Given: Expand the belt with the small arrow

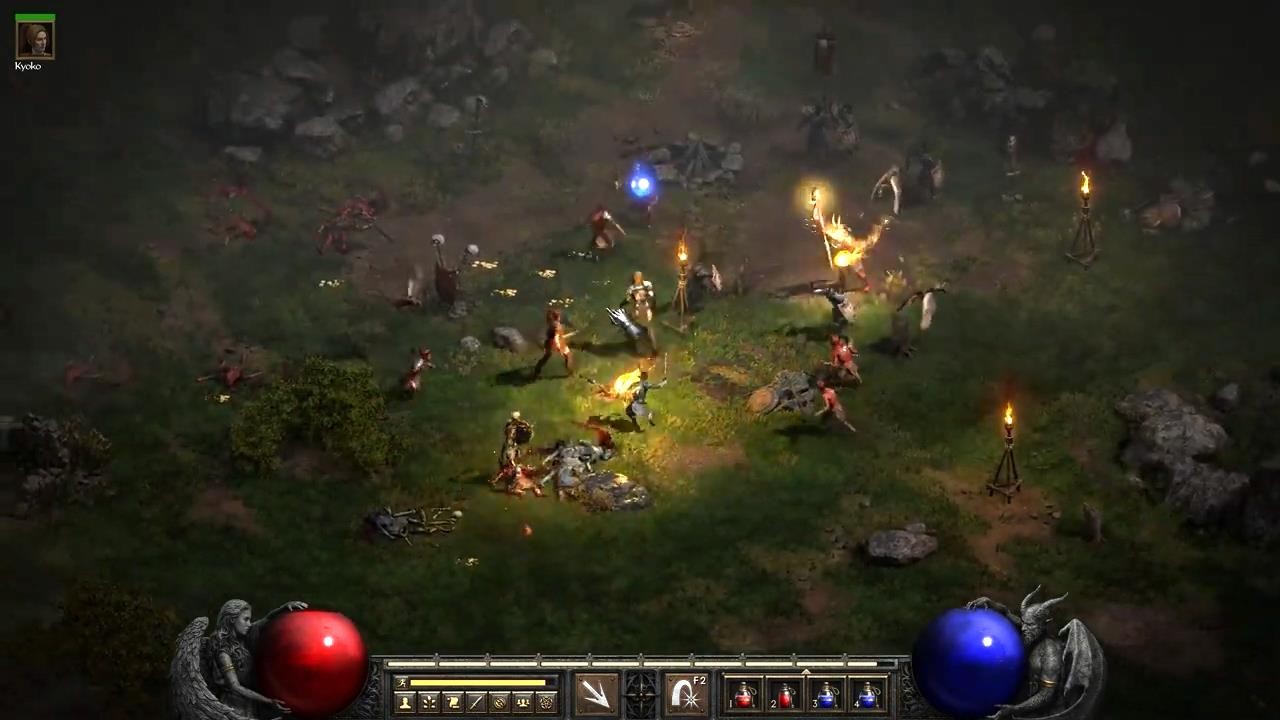Looking at the screenshot, I should point(806,672).
